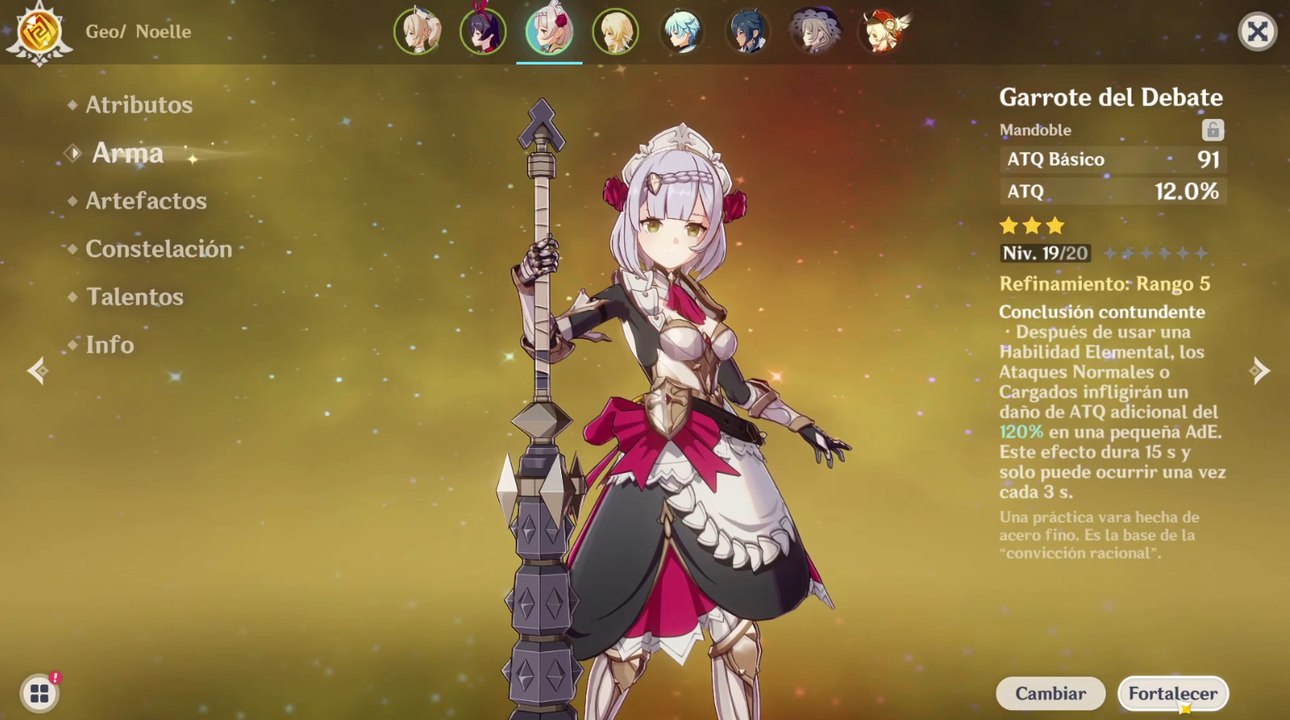Select the red bunny-ribbon character portrait
The width and height of the screenshot is (1290, 720).
(x=483, y=32)
